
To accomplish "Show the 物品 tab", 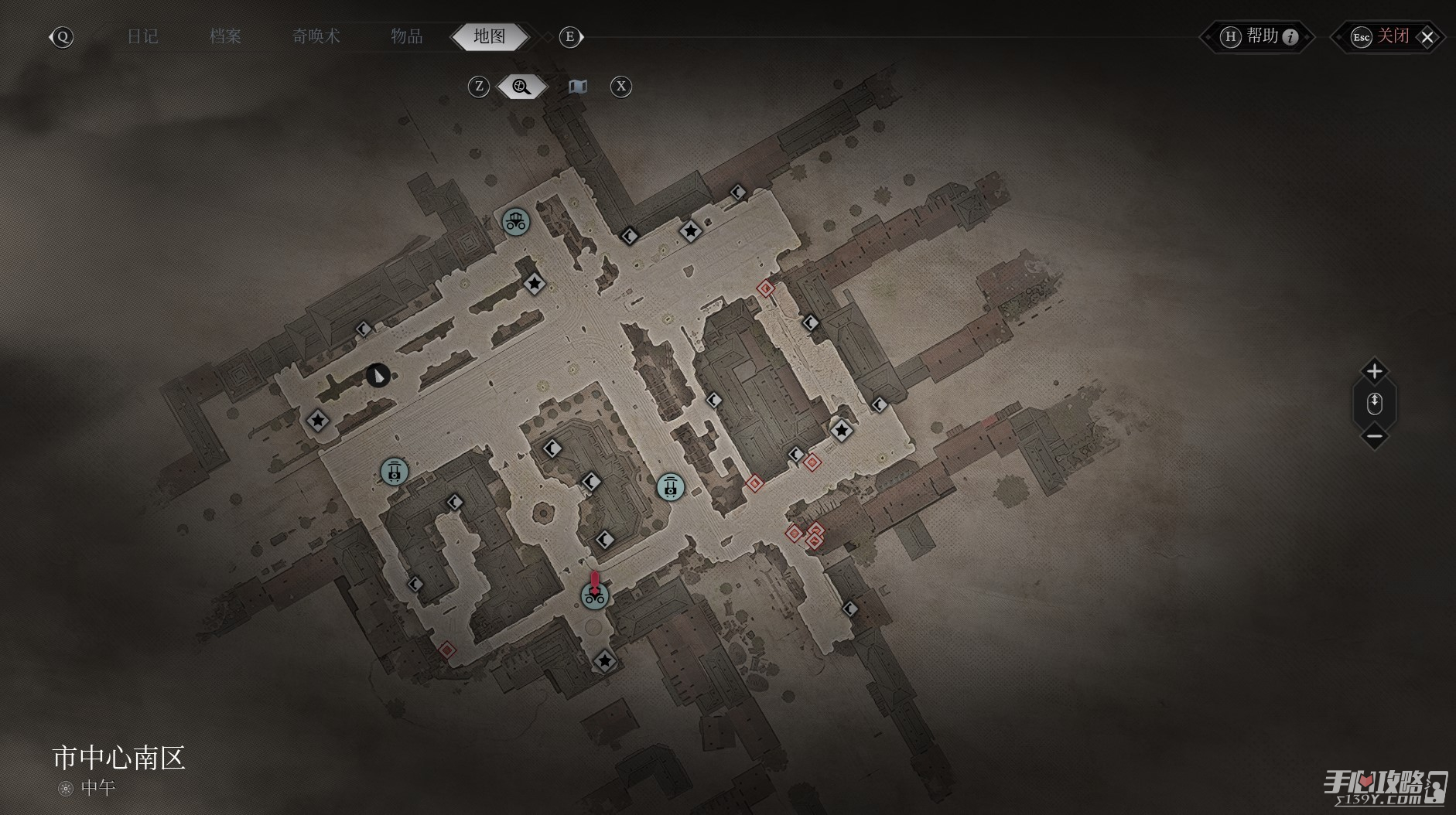I will 406,36.
